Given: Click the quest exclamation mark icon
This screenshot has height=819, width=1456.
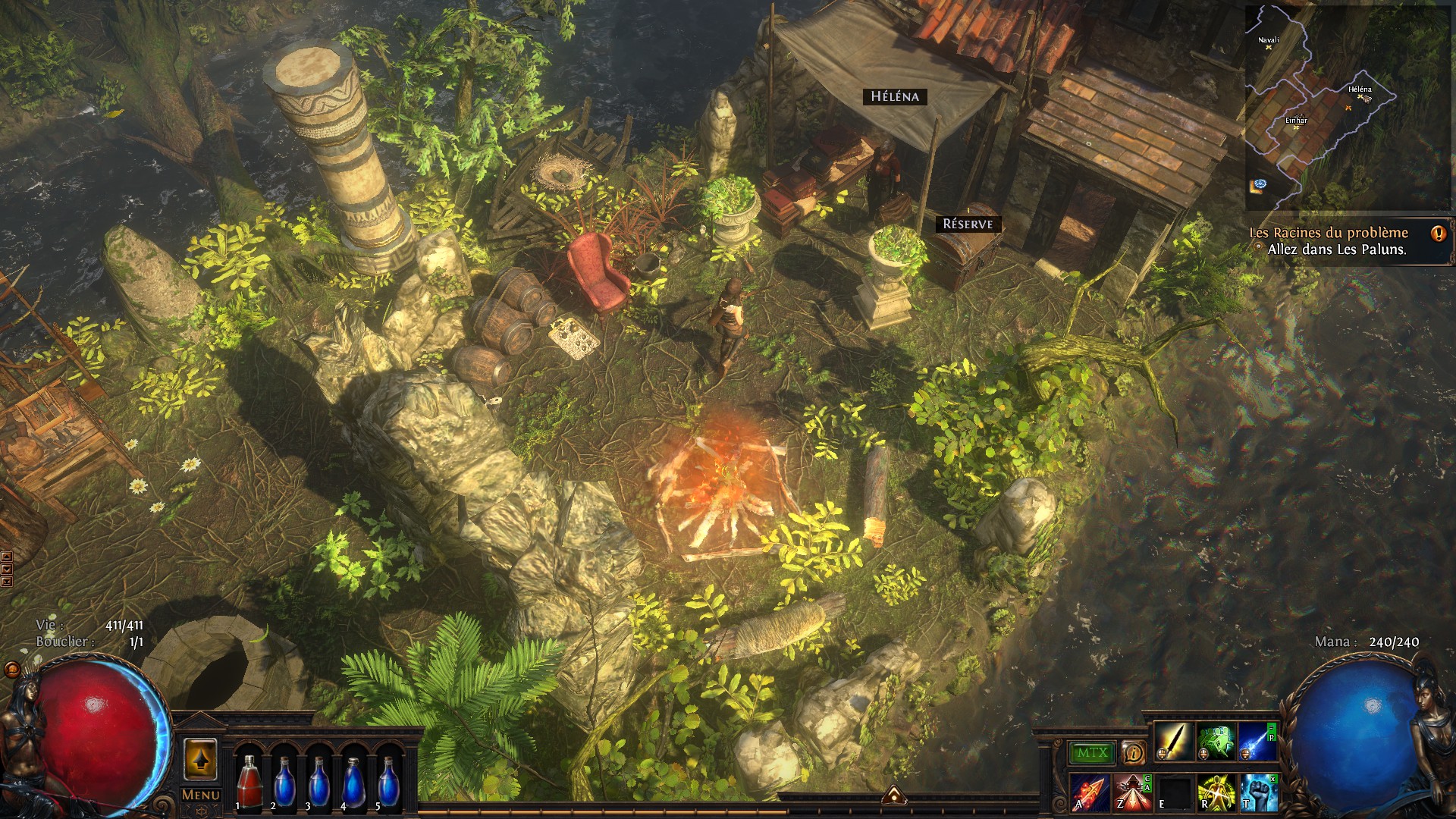Looking at the screenshot, I should click(x=1438, y=234).
